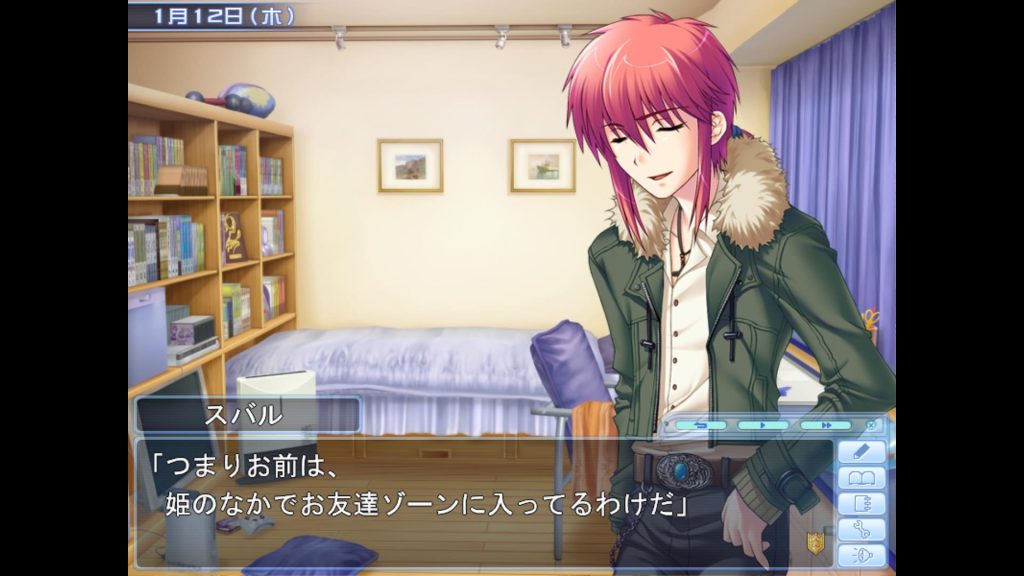Screen dimensions: 1024x576
Task: Hide the message window with the X button
Action: [871, 425]
